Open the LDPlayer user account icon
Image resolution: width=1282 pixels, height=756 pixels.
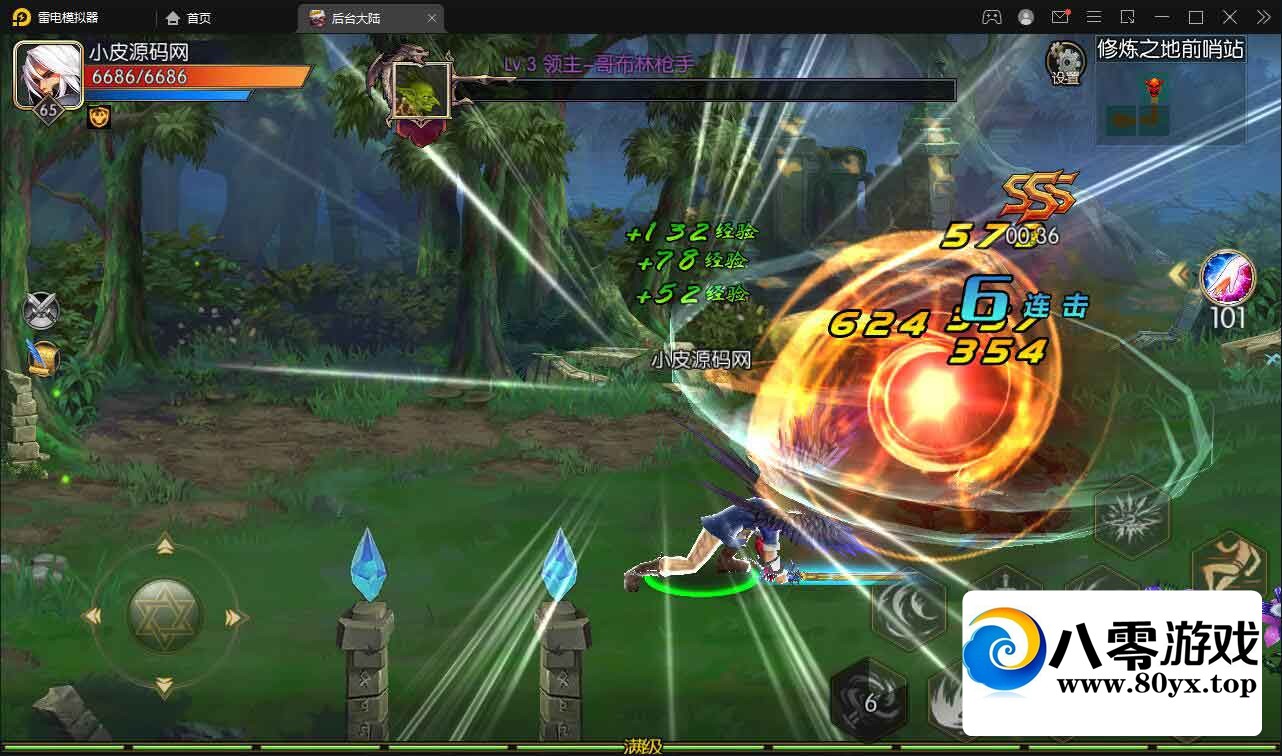point(1025,17)
